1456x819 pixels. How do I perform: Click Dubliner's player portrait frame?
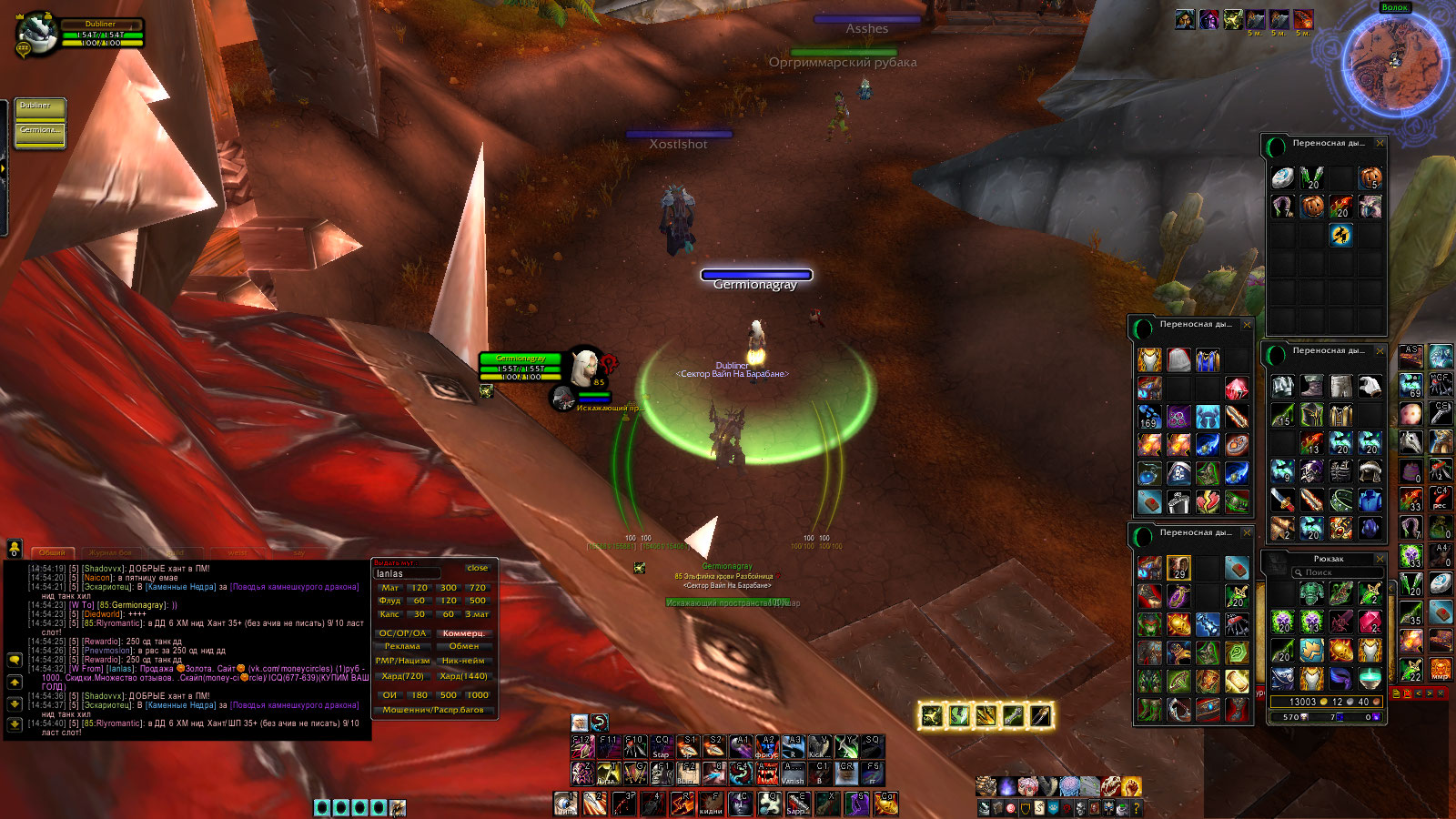tap(36, 35)
